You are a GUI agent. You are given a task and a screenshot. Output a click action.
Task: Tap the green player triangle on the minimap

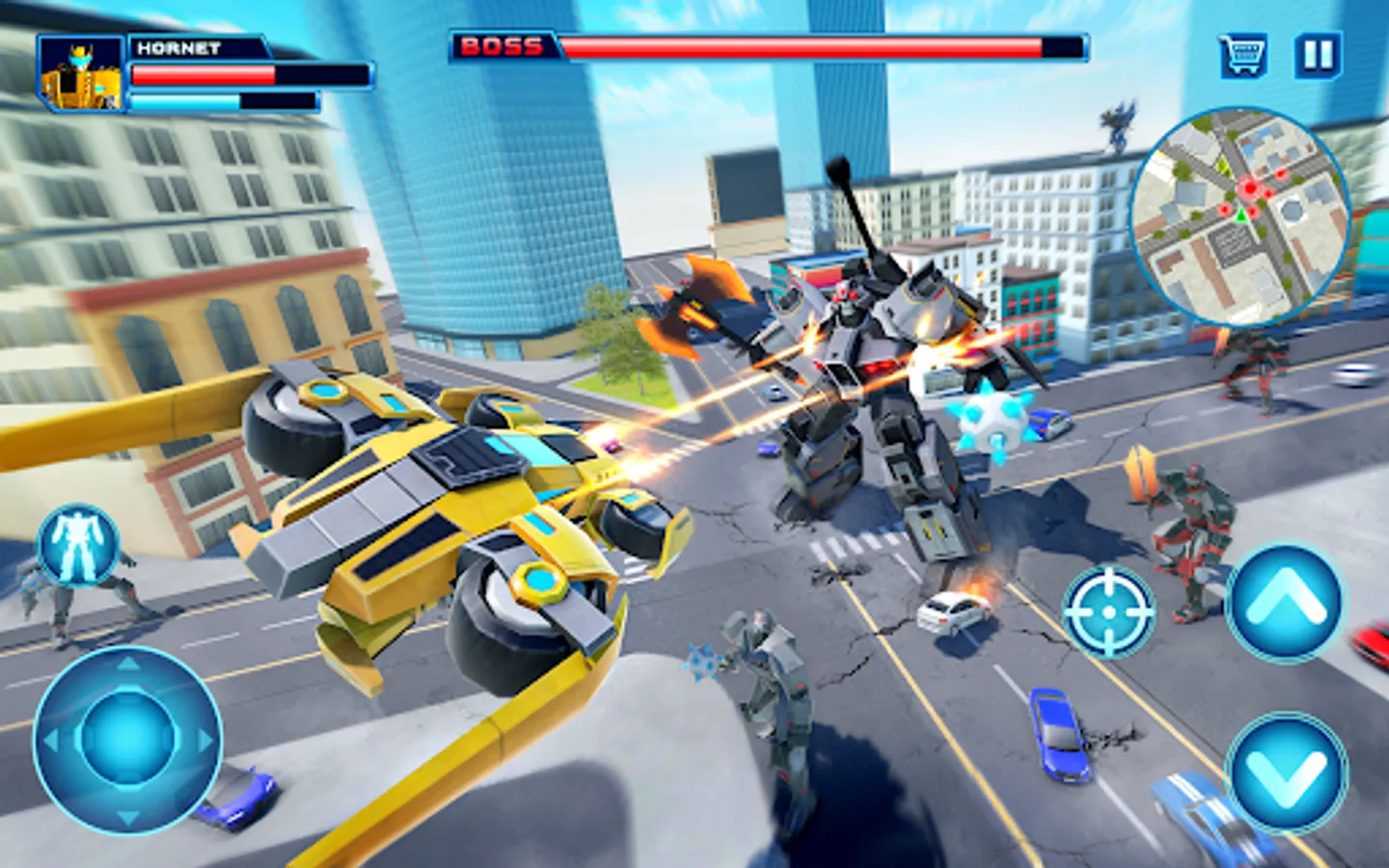[1241, 216]
